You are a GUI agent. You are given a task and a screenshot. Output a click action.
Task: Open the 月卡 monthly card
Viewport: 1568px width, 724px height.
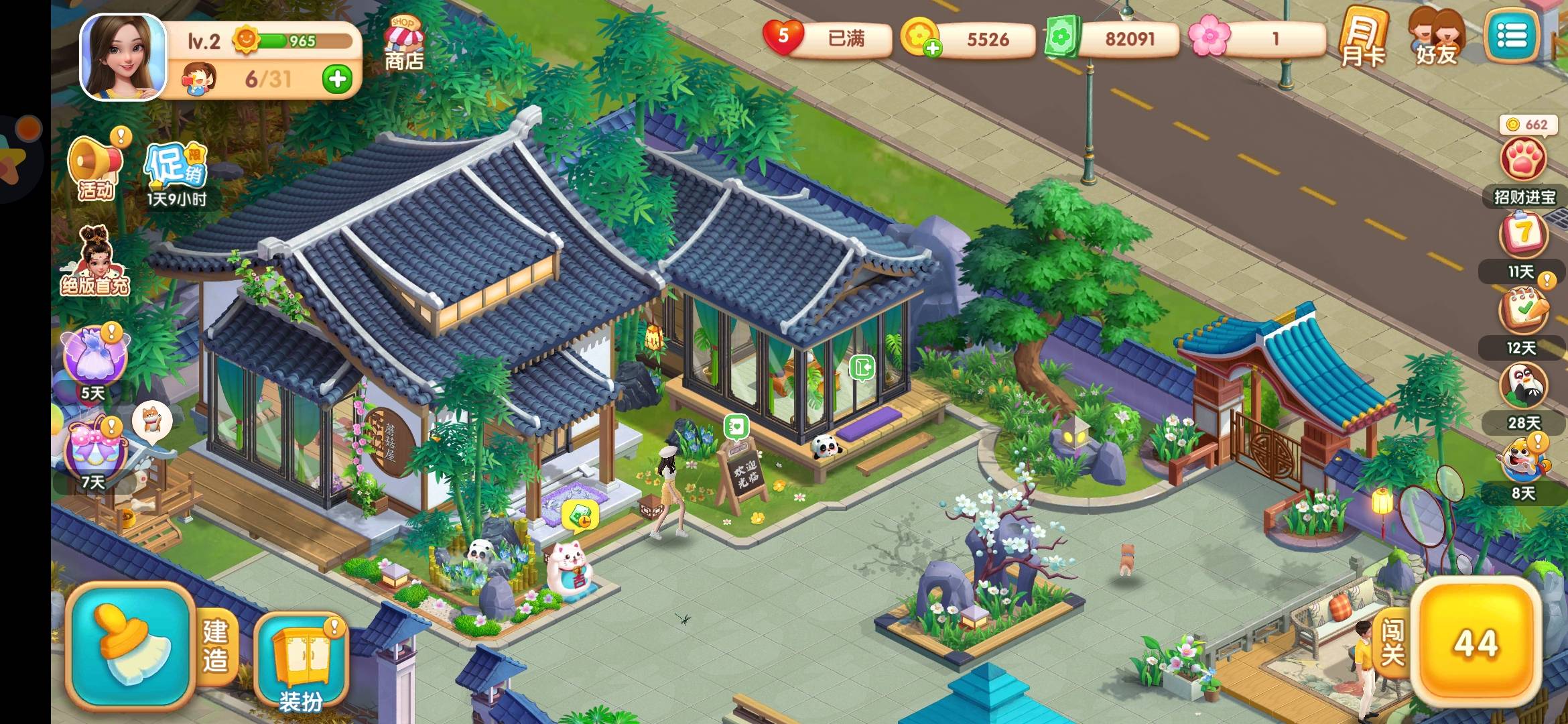[x=1362, y=39]
